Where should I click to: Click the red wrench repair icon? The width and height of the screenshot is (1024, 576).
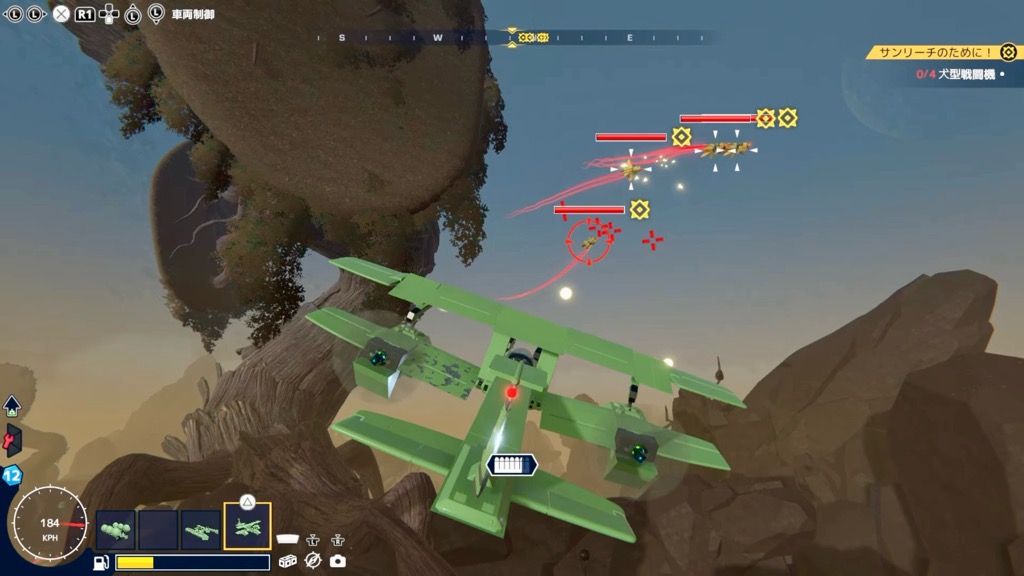pyautogui.click(x=13, y=440)
